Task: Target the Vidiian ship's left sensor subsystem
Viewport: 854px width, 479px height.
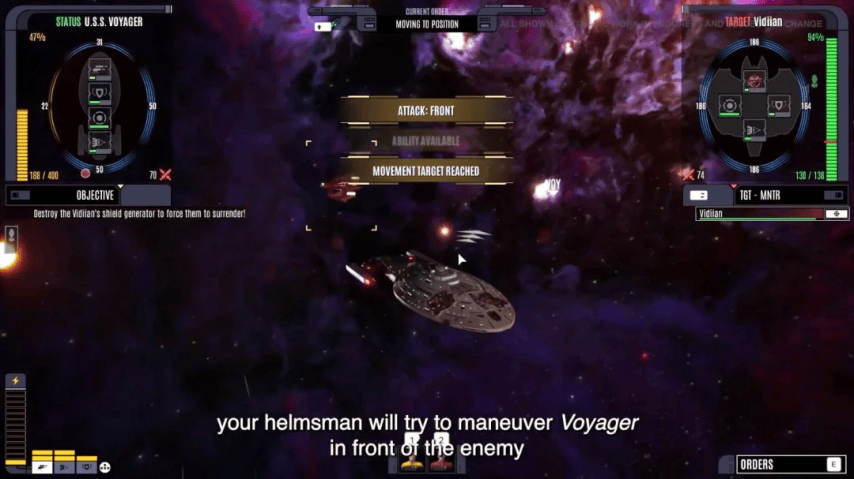Action: 730,105
